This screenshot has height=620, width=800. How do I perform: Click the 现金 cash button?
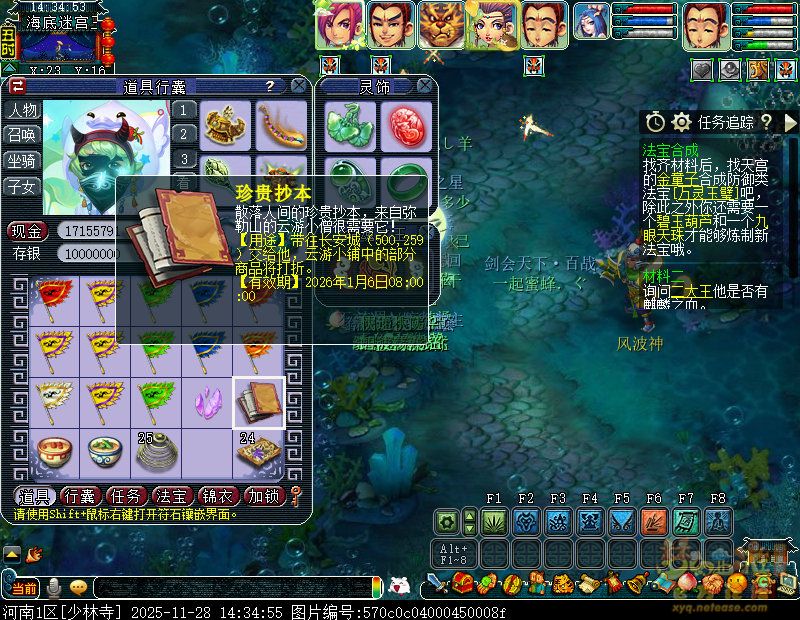(28, 231)
